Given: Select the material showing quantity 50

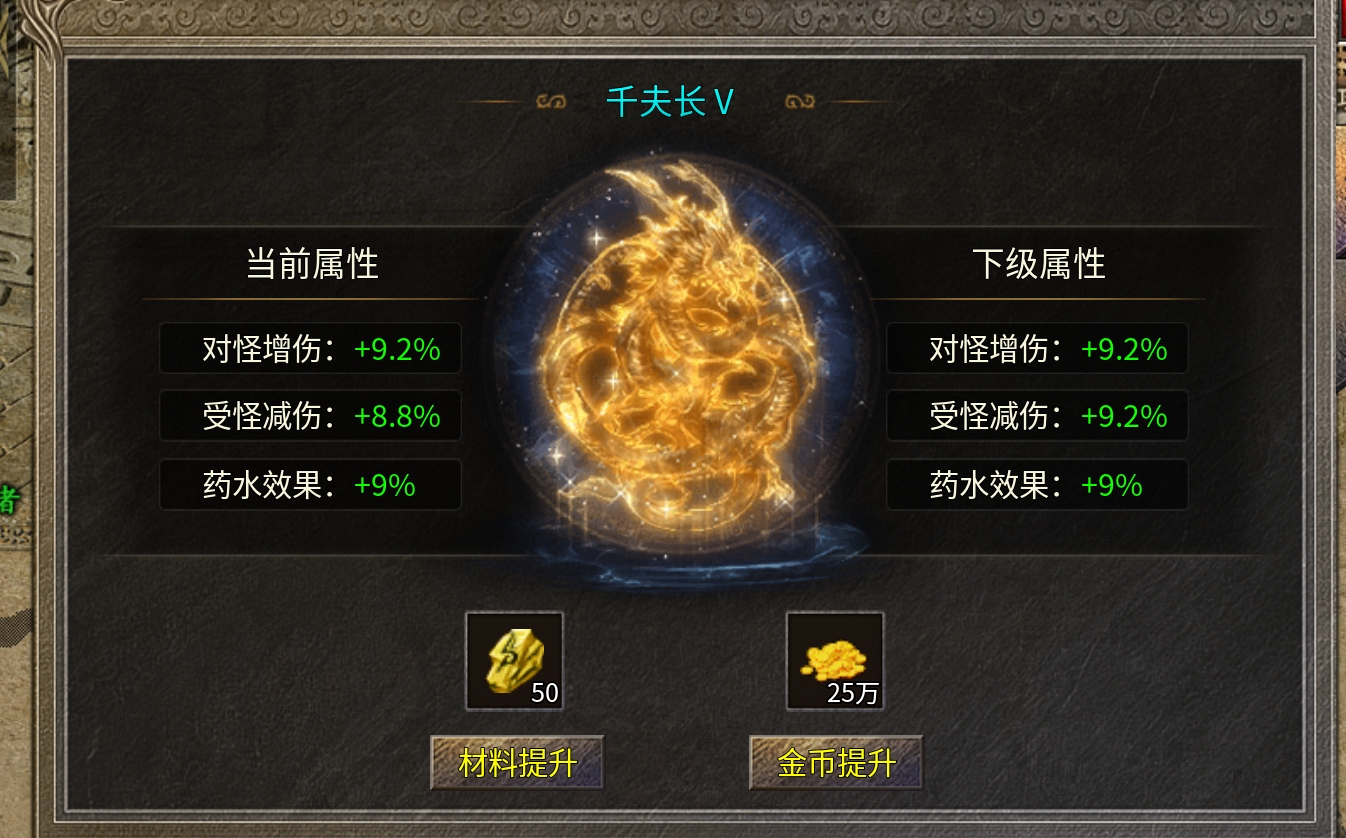Looking at the screenshot, I should (x=512, y=660).
